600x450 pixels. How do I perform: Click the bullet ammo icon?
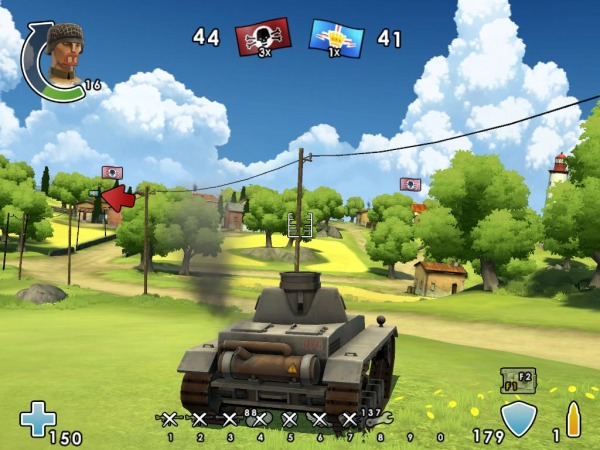pyautogui.click(x=574, y=419)
